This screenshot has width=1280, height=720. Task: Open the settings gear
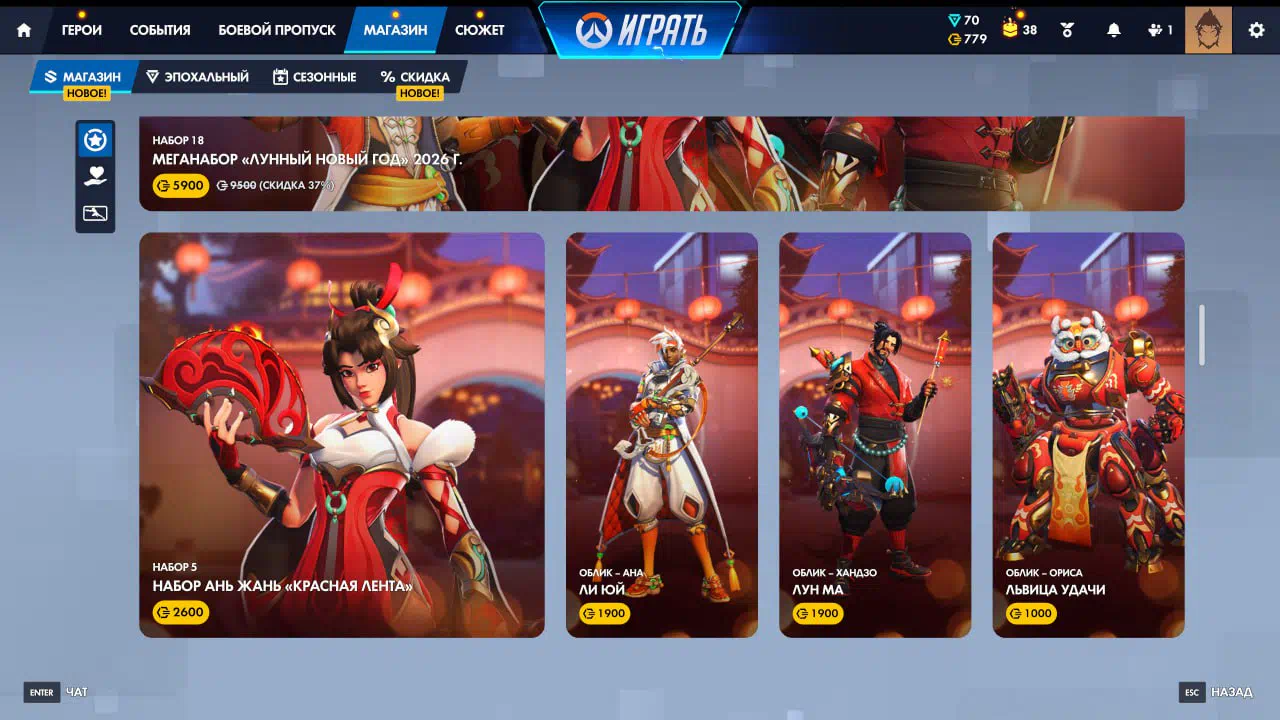1256,30
